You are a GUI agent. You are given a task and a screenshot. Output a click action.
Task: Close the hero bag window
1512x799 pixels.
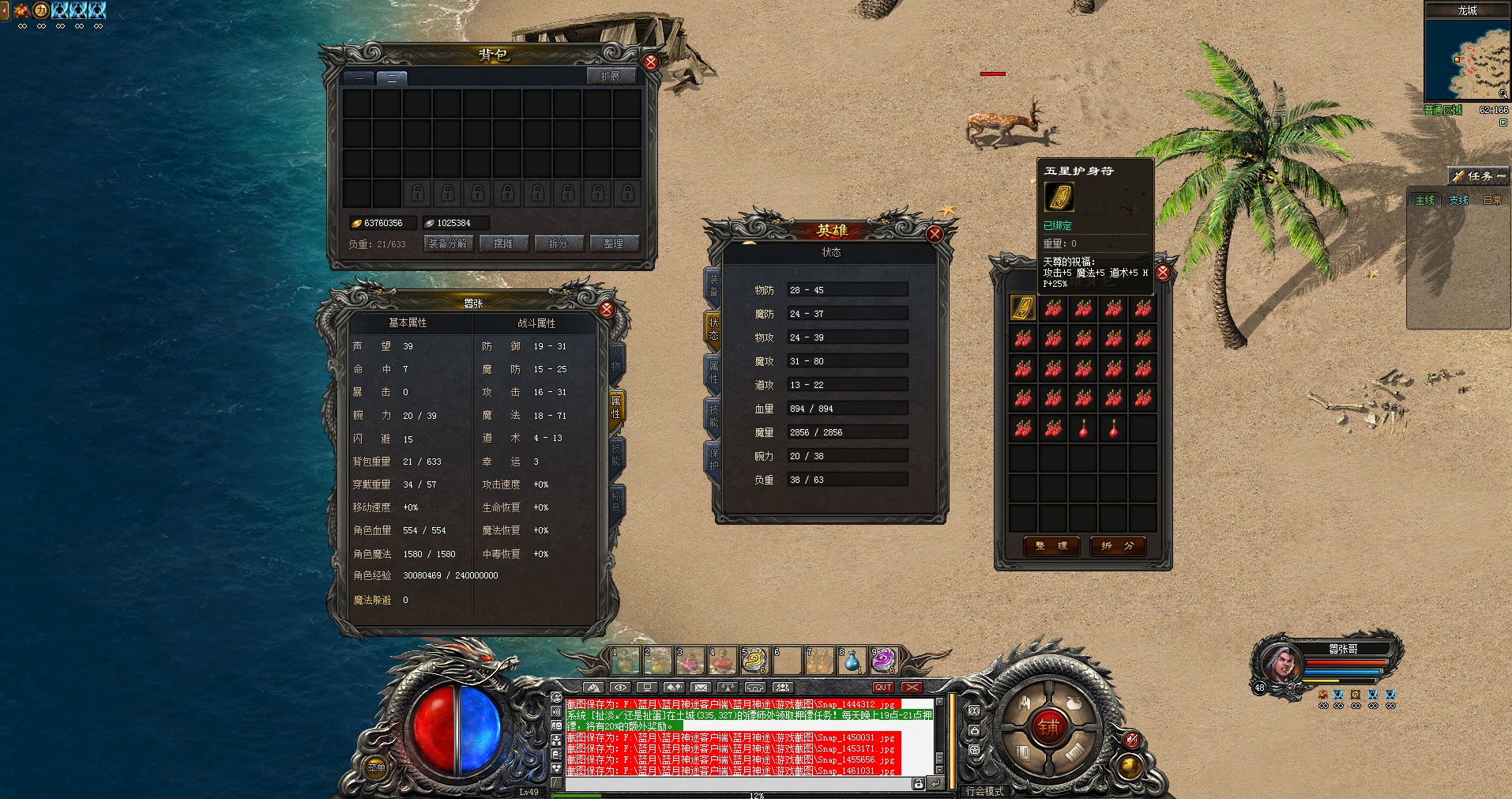(1163, 273)
